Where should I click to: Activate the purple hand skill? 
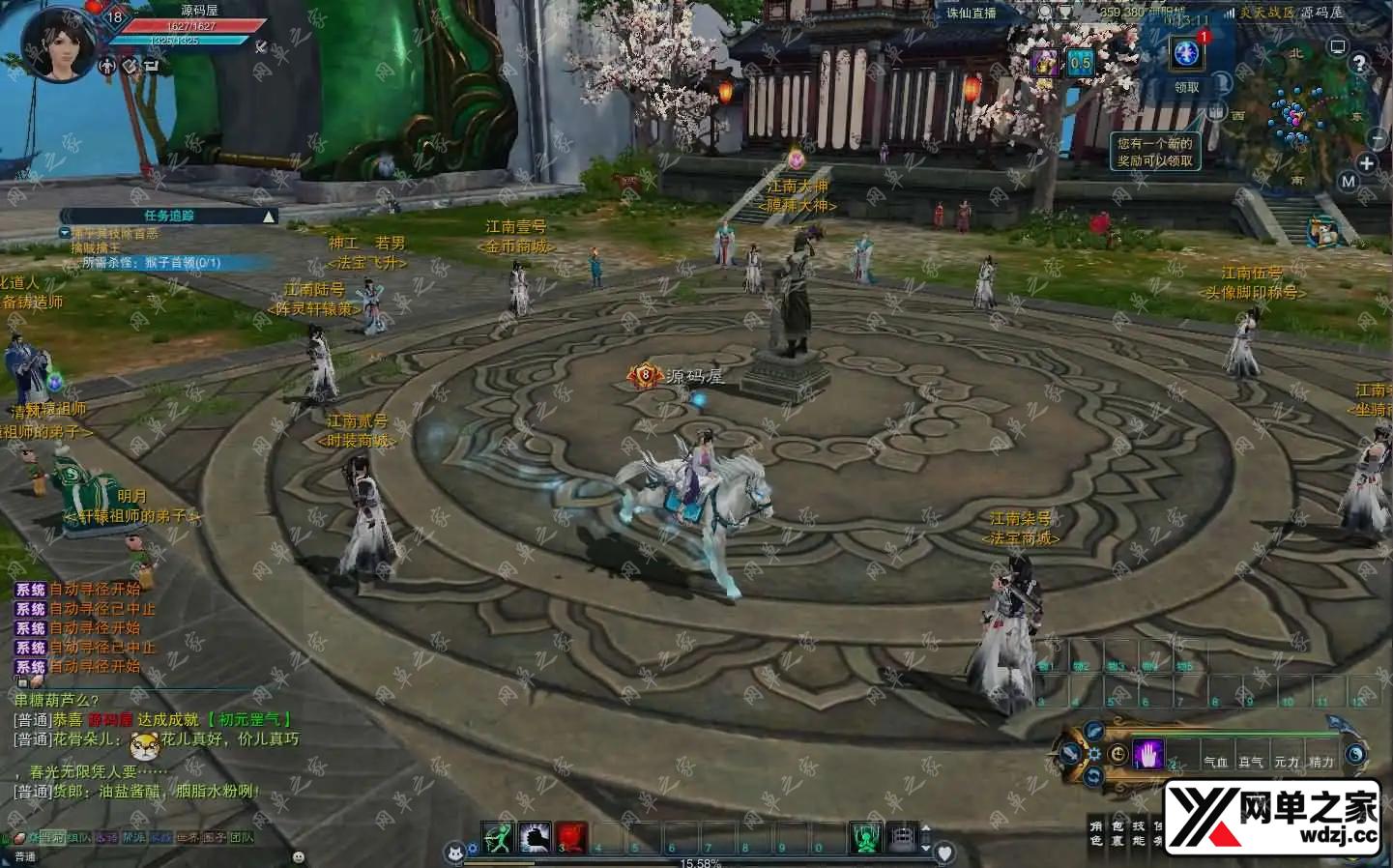pos(1148,754)
